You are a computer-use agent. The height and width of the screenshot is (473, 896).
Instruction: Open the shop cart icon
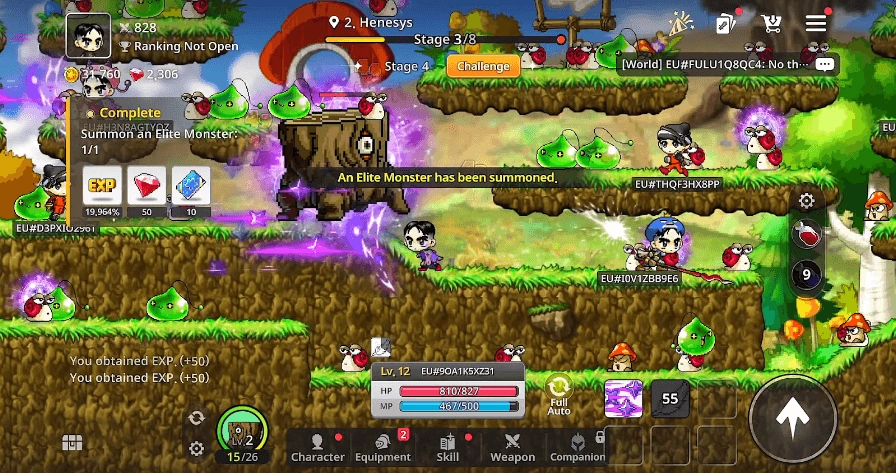coord(771,24)
